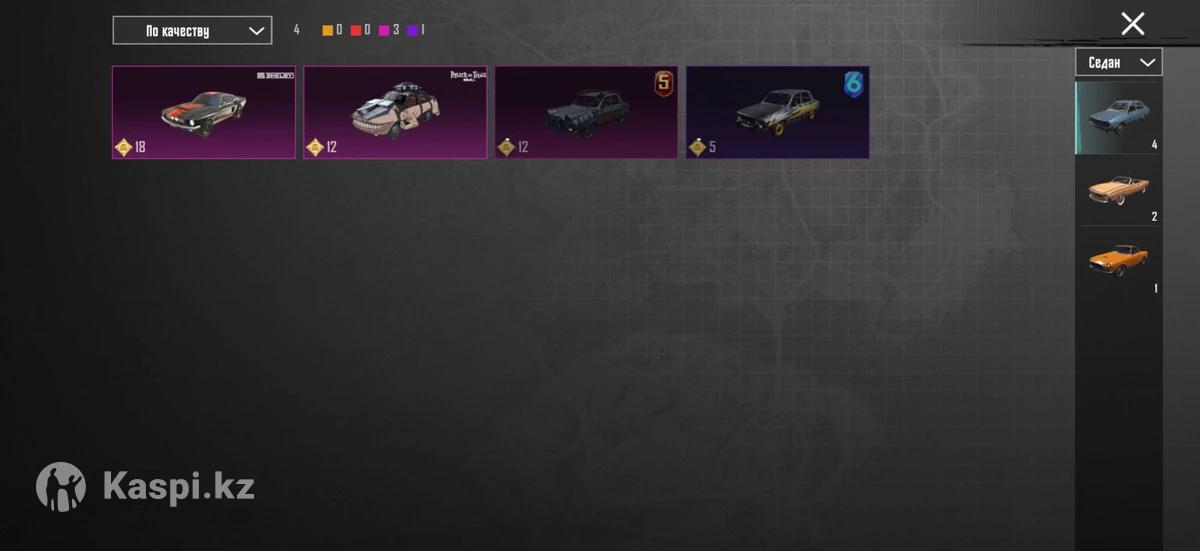Pick the dark car skin with blue badge 6
1200x551 pixels.
pyautogui.click(x=777, y=112)
